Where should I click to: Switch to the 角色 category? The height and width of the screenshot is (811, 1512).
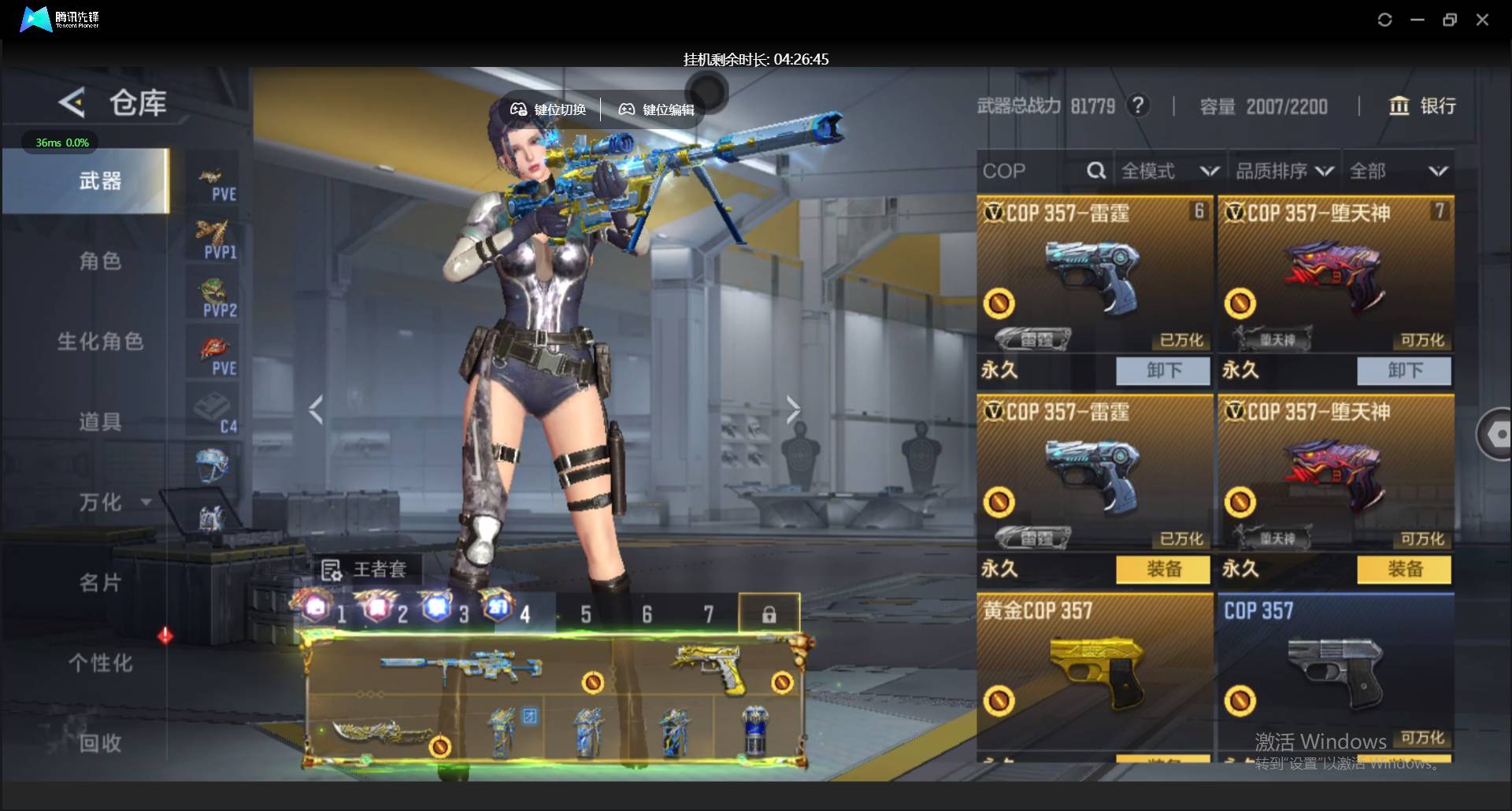(x=100, y=261)
